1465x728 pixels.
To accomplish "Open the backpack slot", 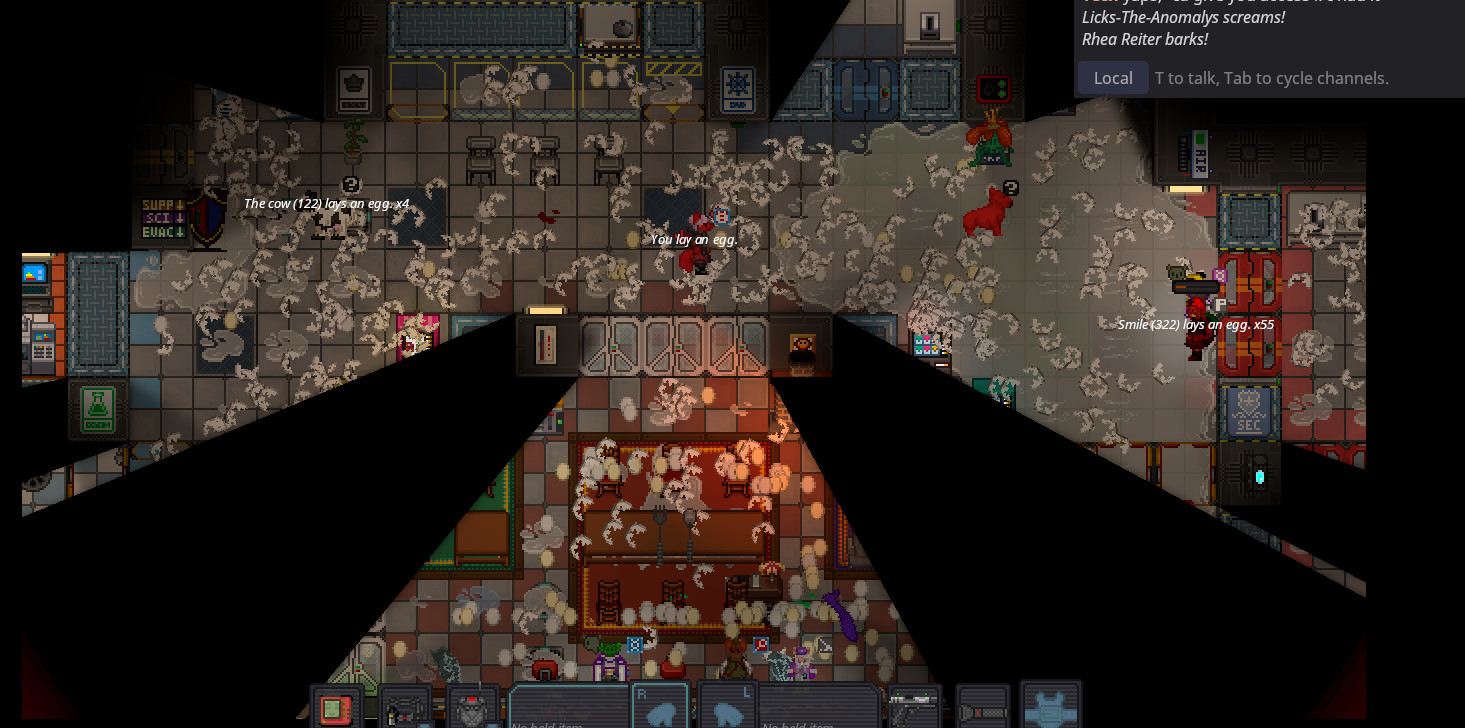I will coord(472,708).
